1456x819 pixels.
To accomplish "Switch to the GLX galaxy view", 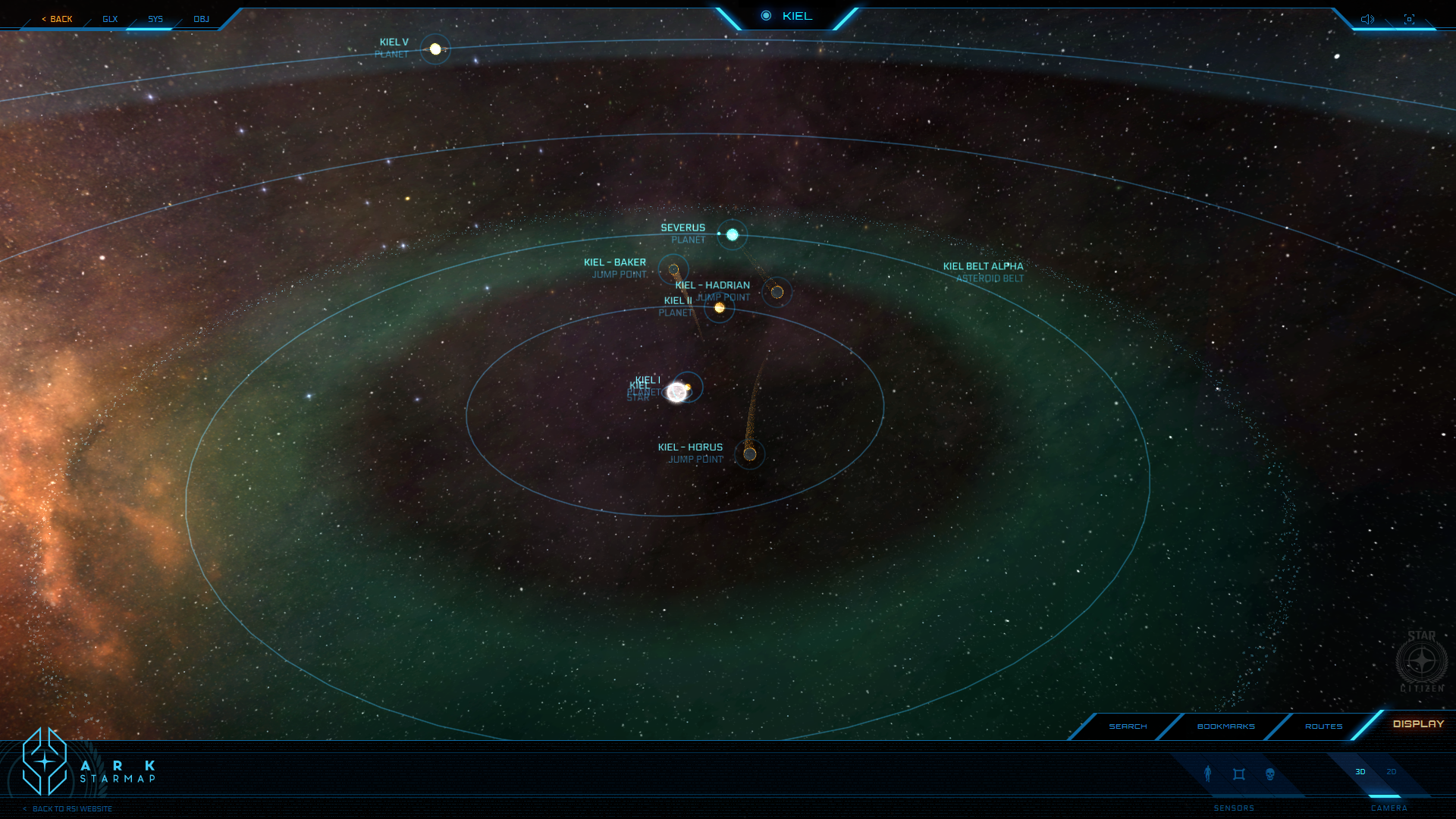I will (x=110, y=19).
